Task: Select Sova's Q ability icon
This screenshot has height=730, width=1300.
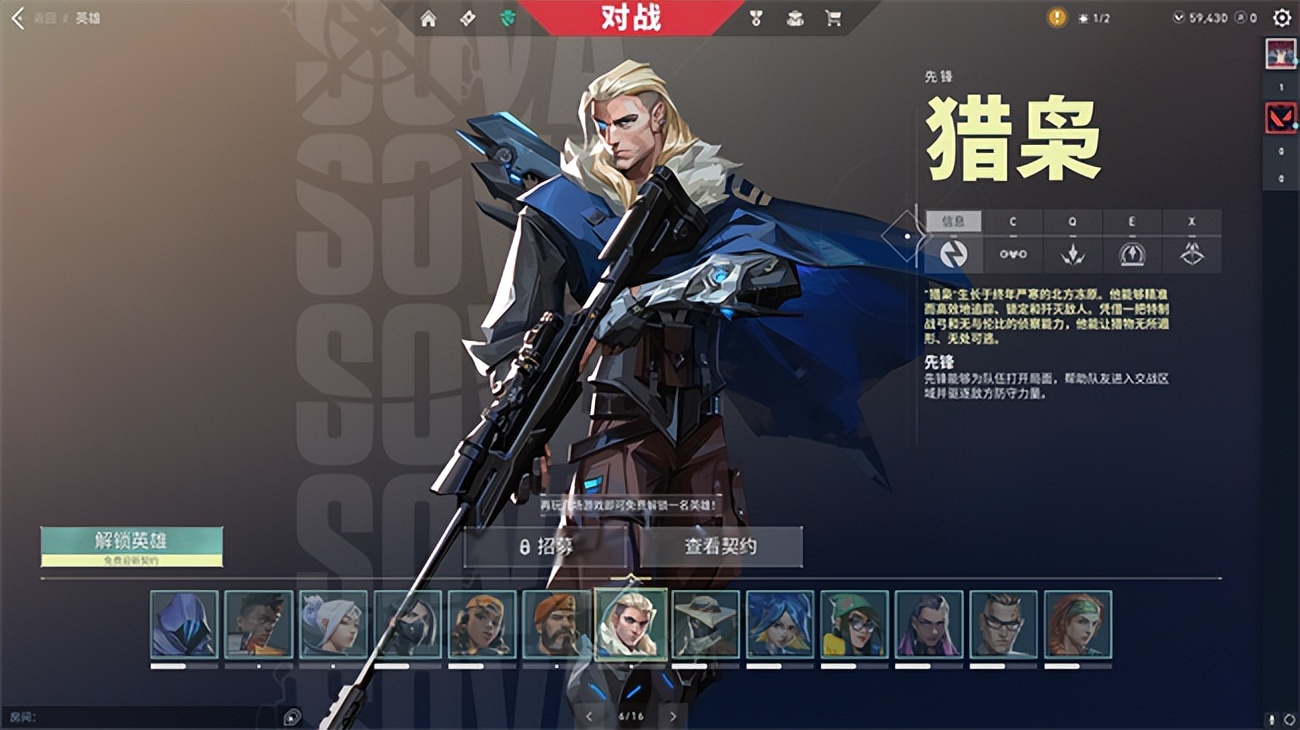Action: (x=1073, y=253)
